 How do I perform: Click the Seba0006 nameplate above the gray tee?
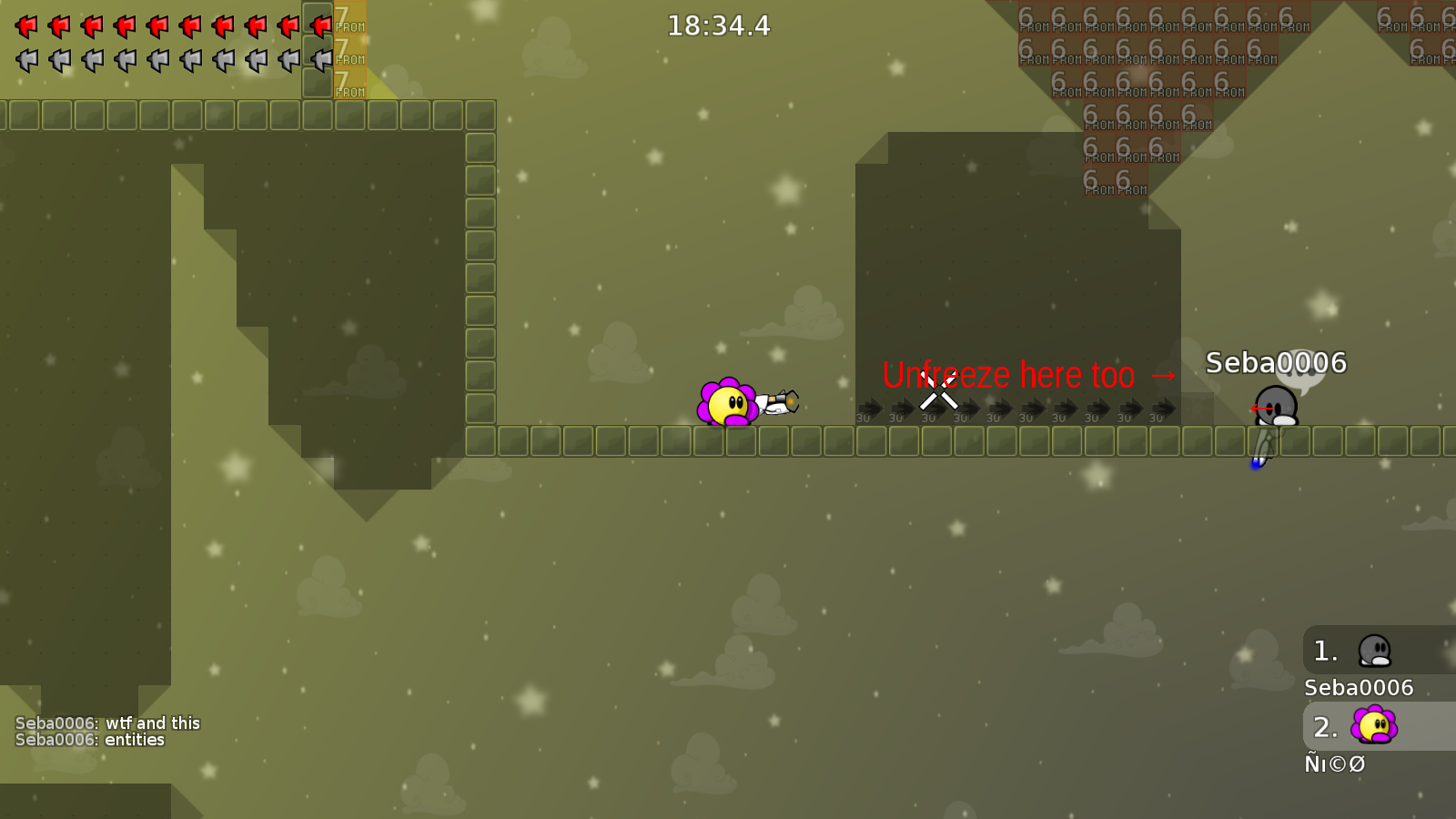point(1278,361)
